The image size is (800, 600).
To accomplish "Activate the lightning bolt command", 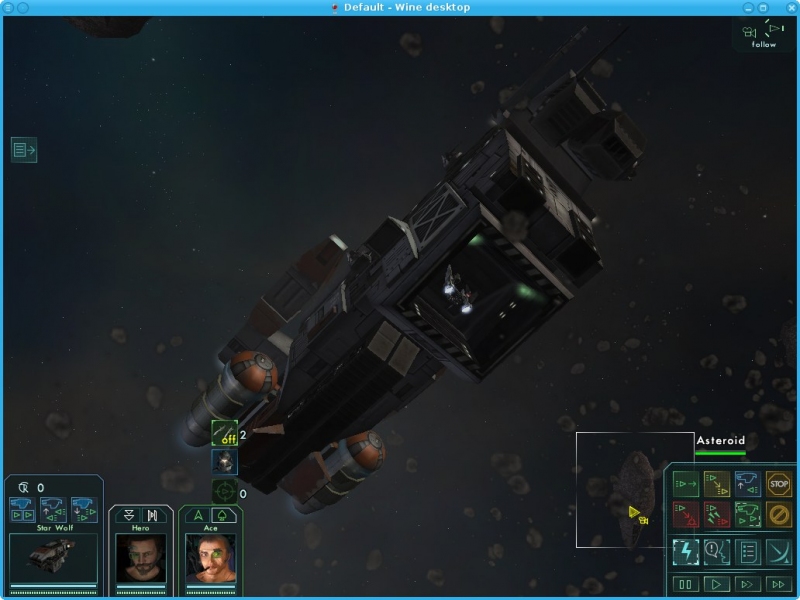I will [686, 551].
